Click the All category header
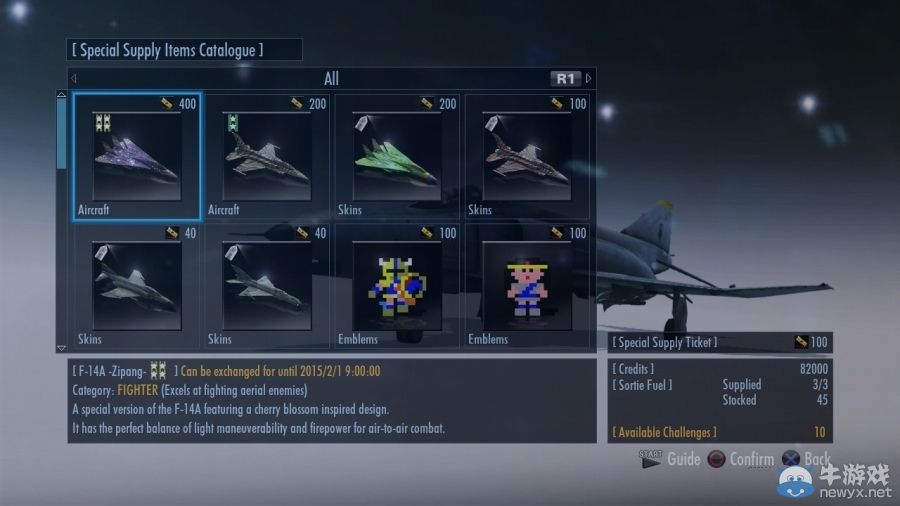 331,78
